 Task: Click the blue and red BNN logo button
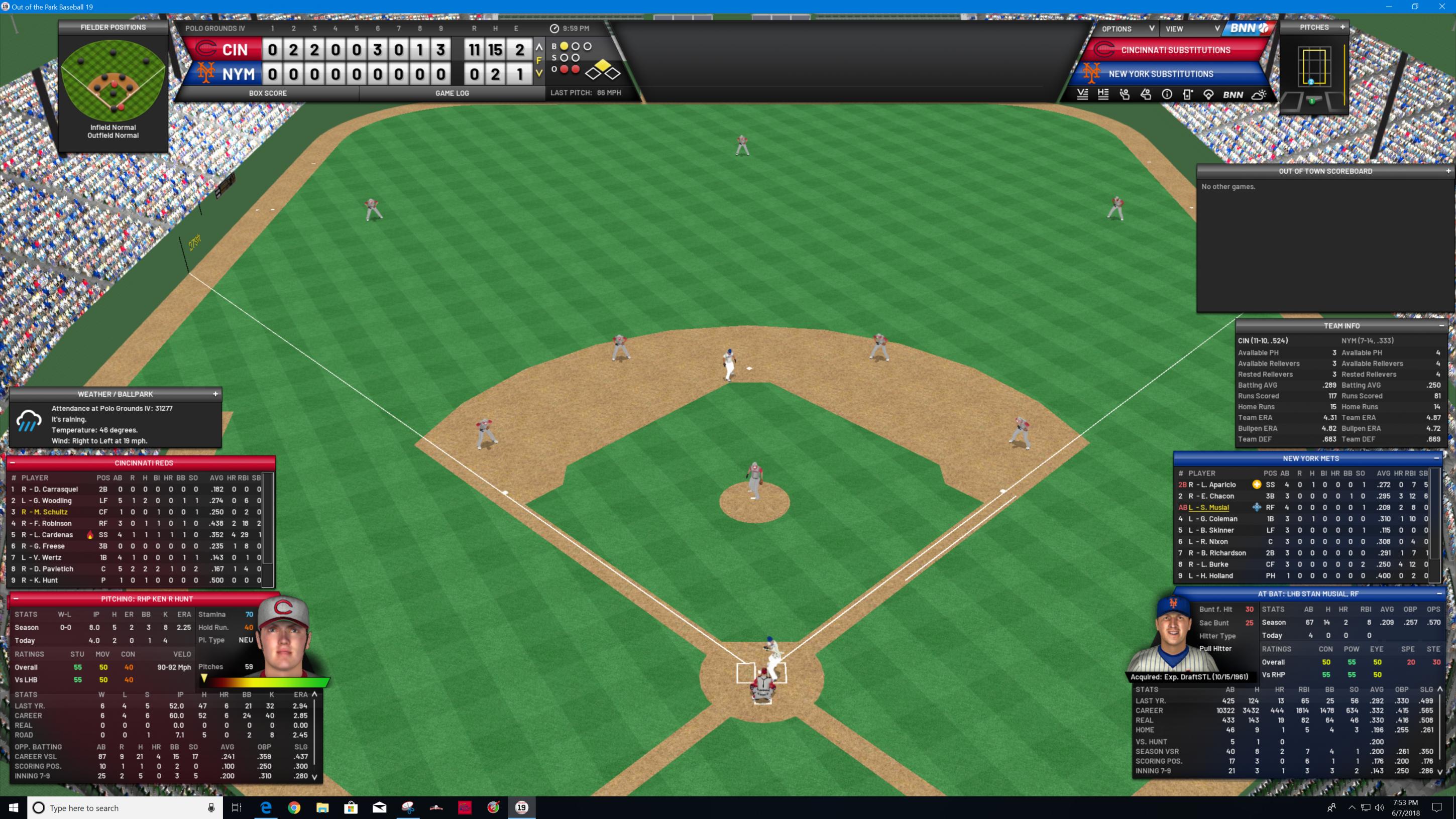1248,28
